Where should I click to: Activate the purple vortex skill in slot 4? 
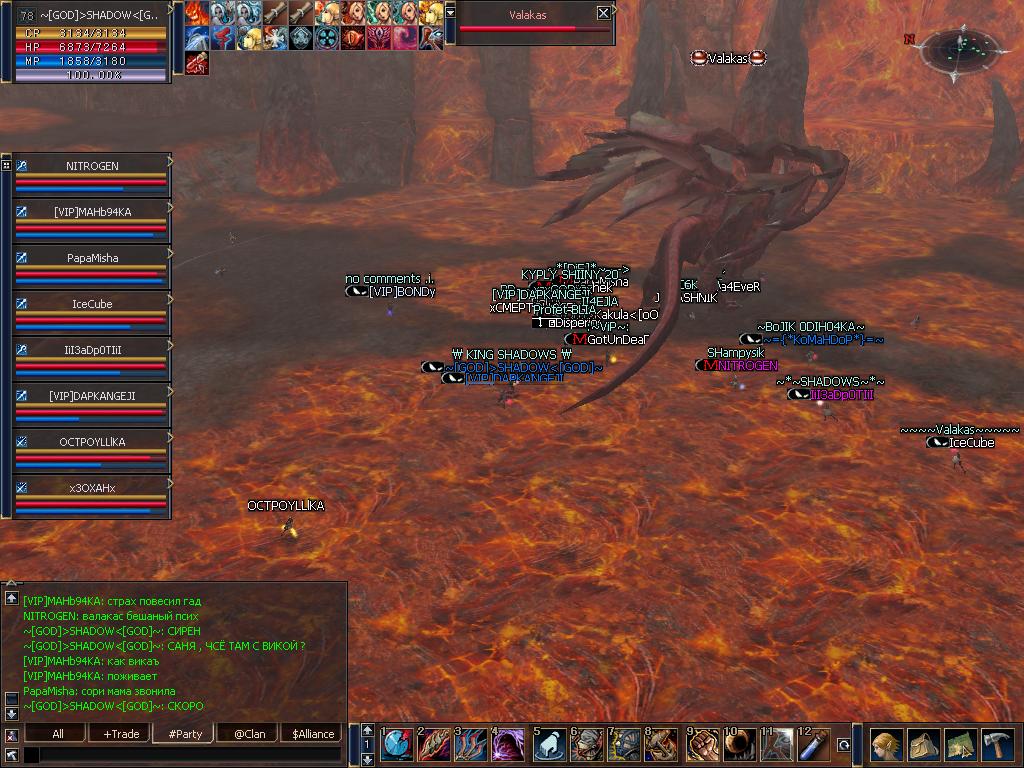[508, 745]
